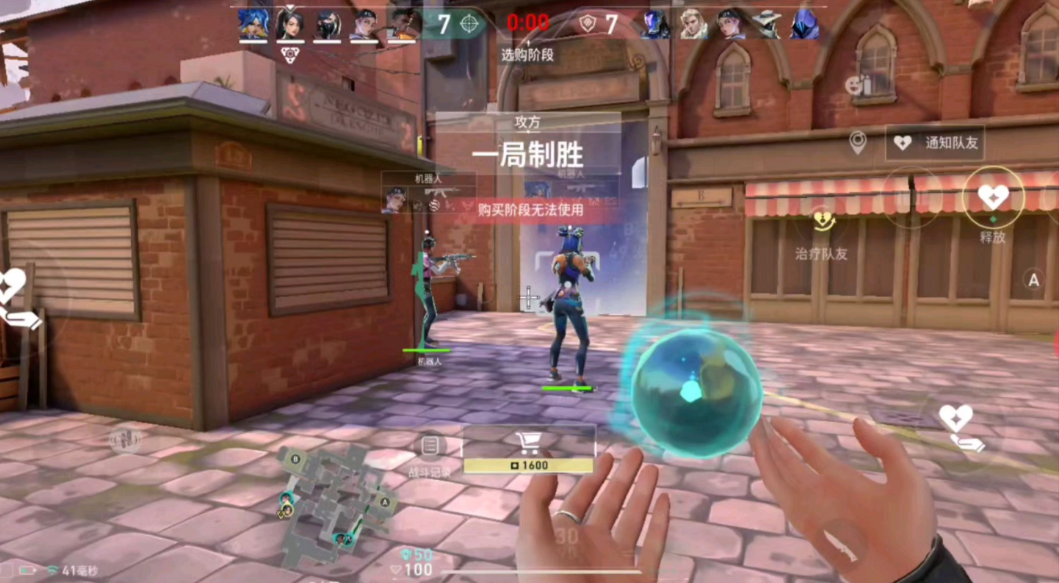Image resolution: width=1059 pixels, height=583 pixels.
Task: Toggle the voice chat icon above the minimap
Action: pyautogui.click(x=125, y=438)
